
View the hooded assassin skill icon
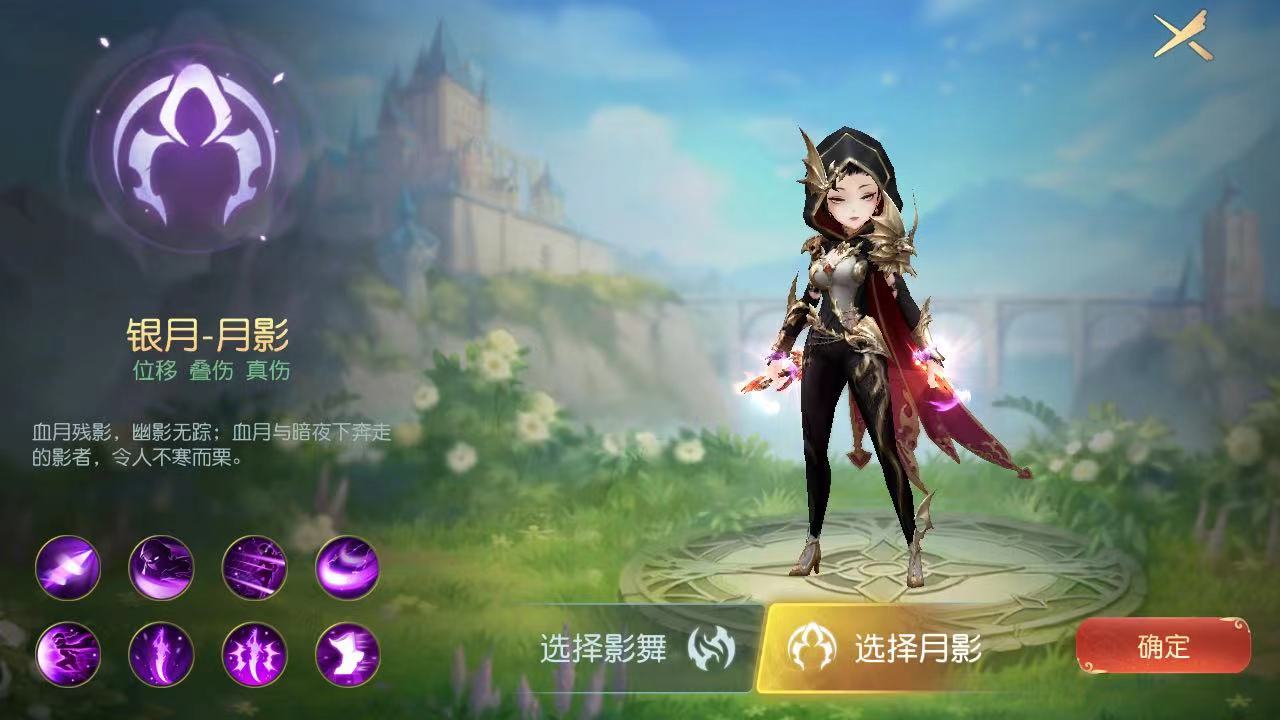click(x=161, y=568)
